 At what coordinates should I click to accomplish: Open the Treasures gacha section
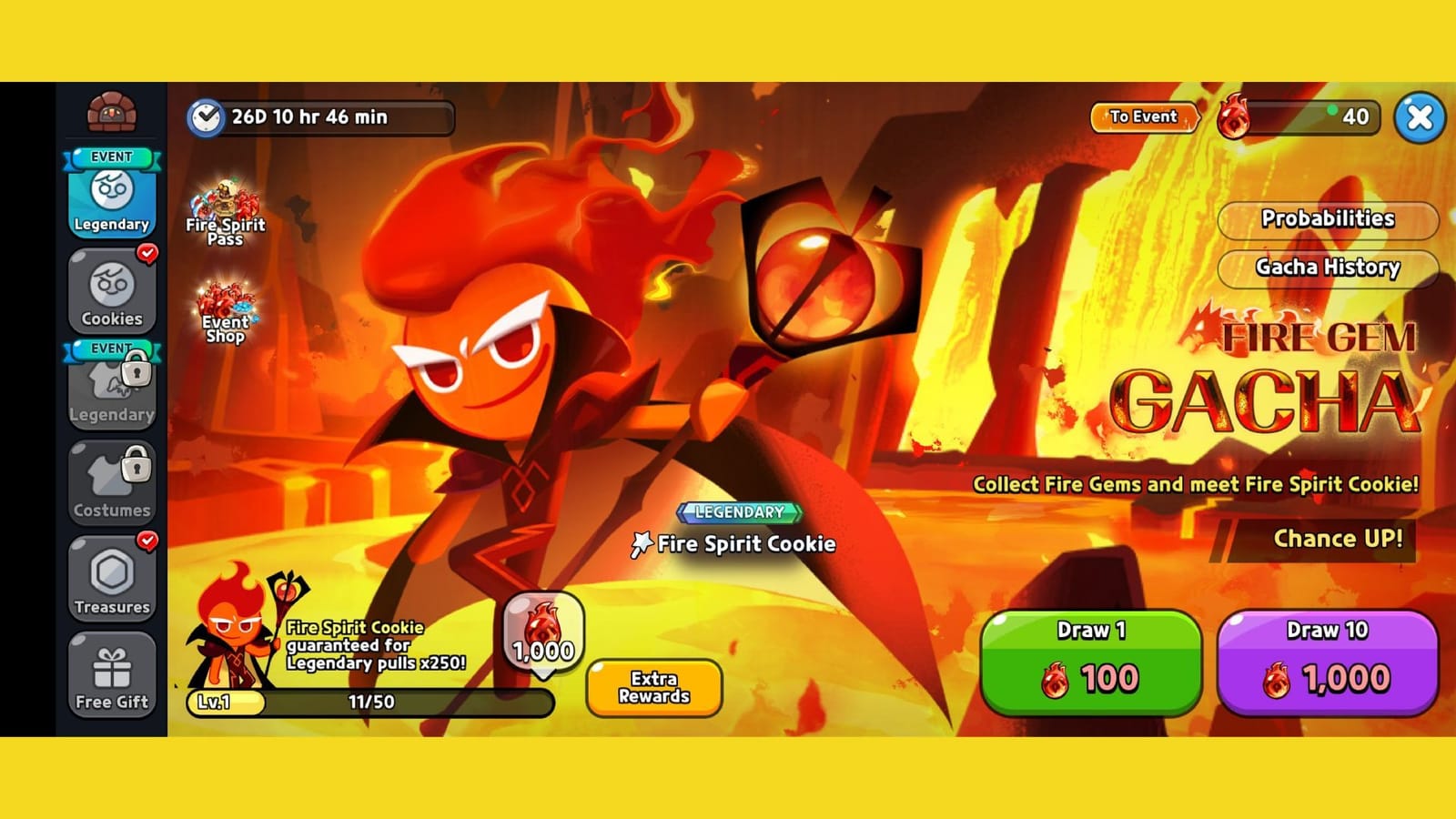point(111,578)
